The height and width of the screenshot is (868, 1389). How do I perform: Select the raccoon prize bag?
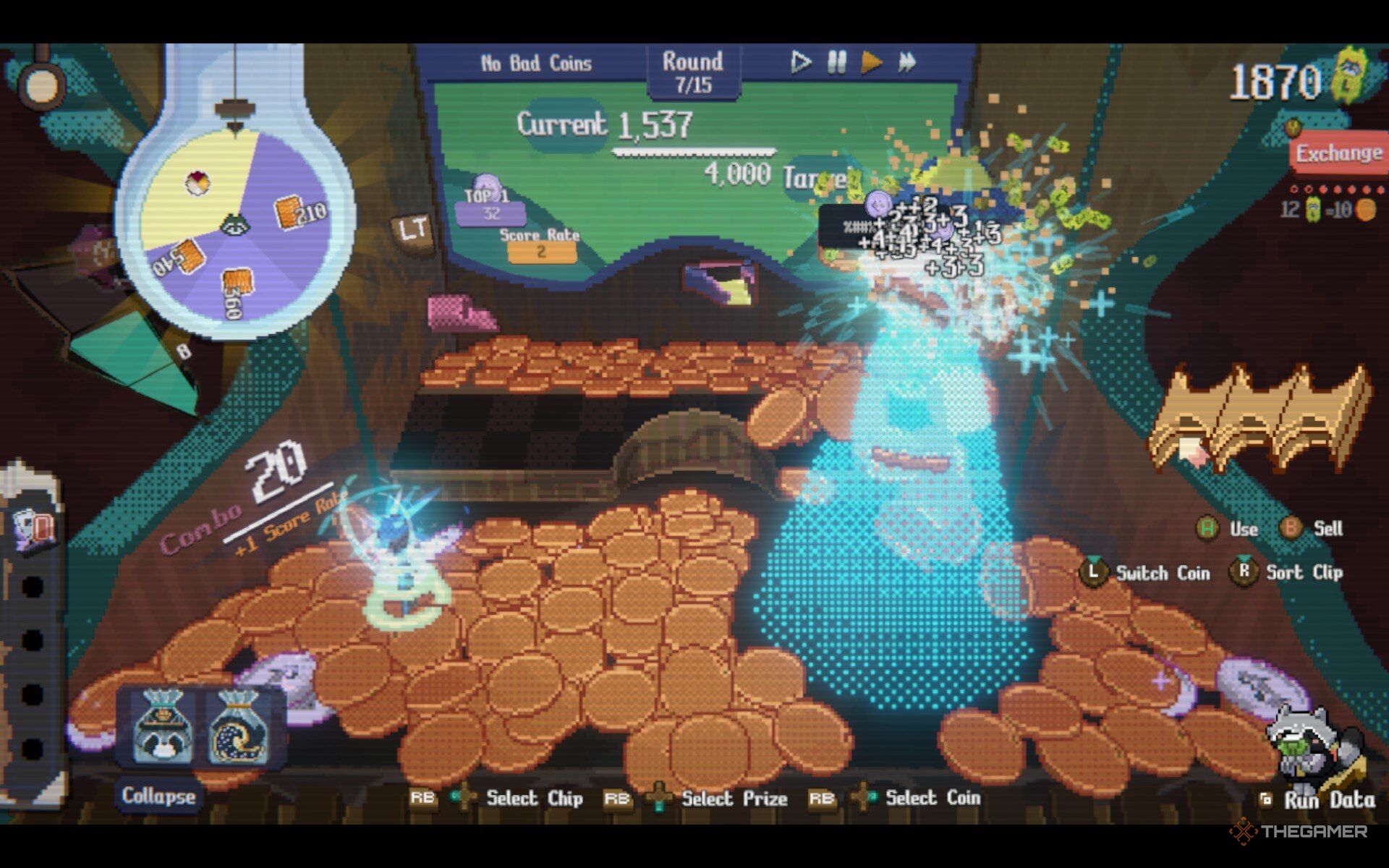[163, 728]
